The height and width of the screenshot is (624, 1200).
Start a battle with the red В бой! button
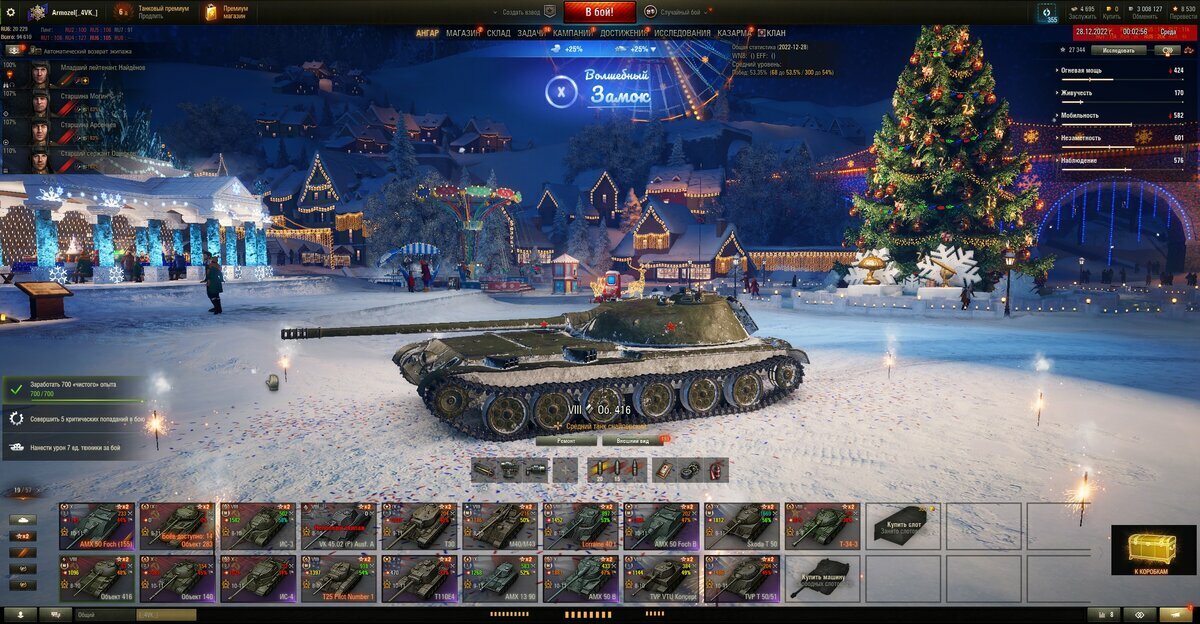[x=600, y=12]
